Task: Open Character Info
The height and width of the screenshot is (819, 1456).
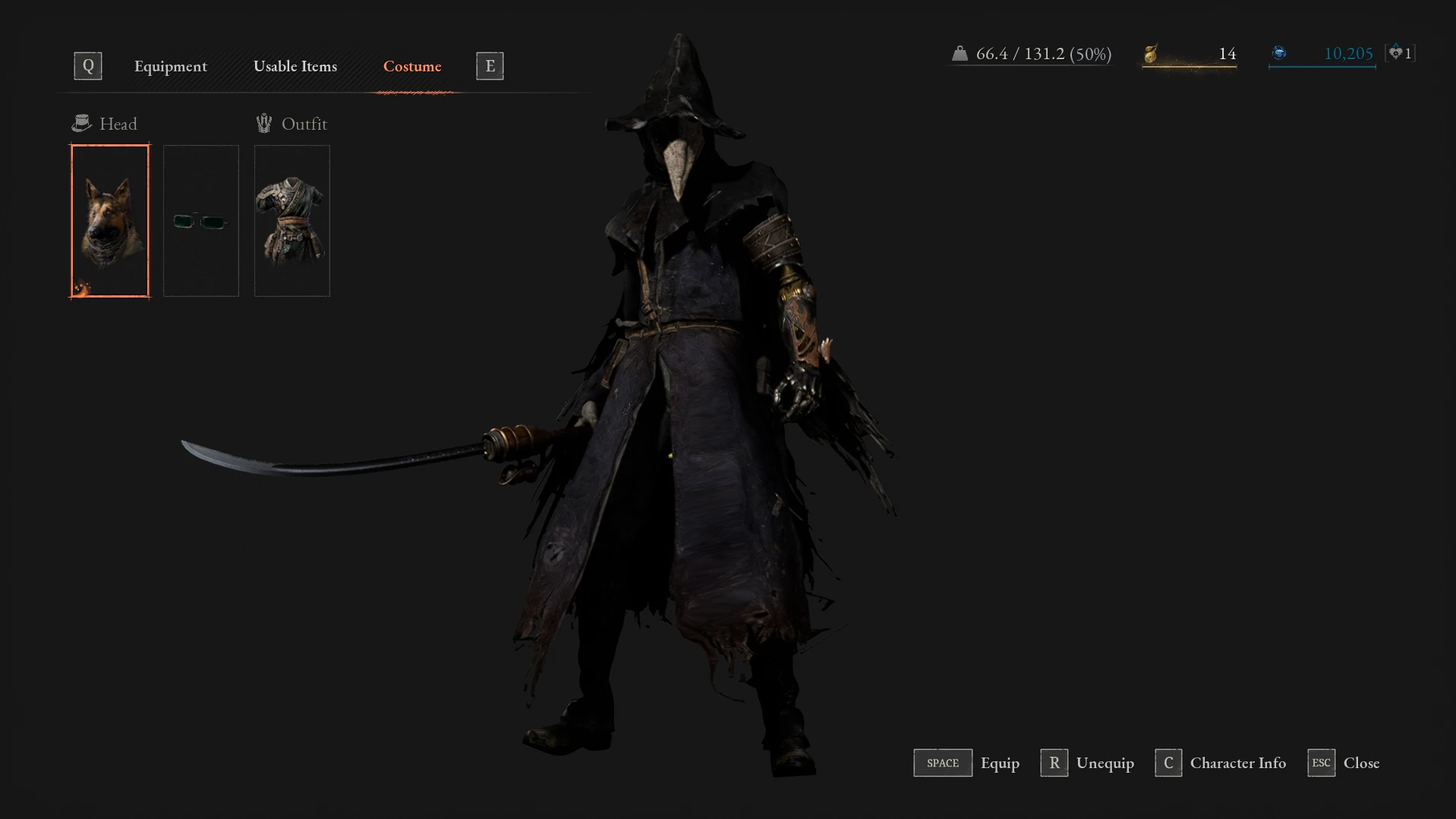Action: click(x=1237, y=763)
